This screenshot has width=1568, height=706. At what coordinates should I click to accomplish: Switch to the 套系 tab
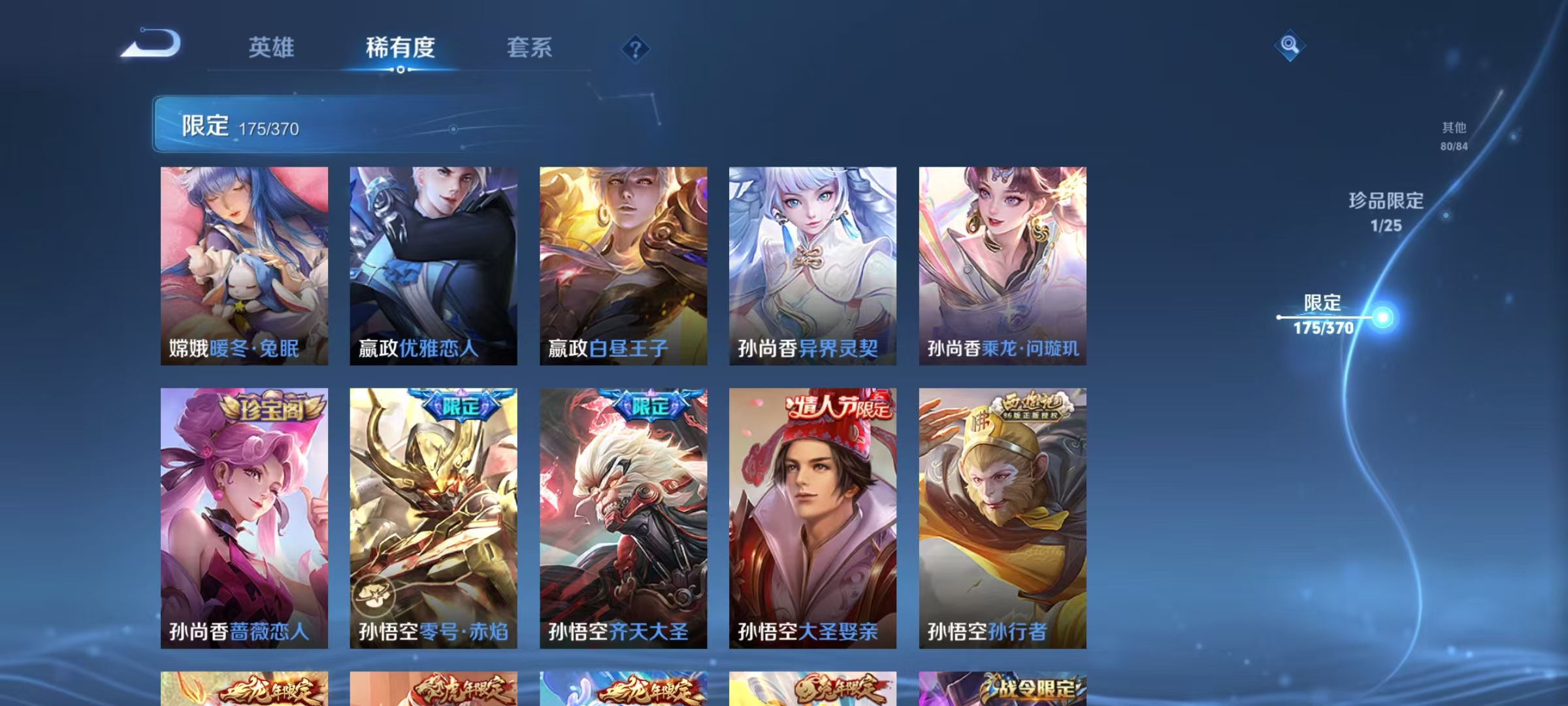(x=529, y=48)
